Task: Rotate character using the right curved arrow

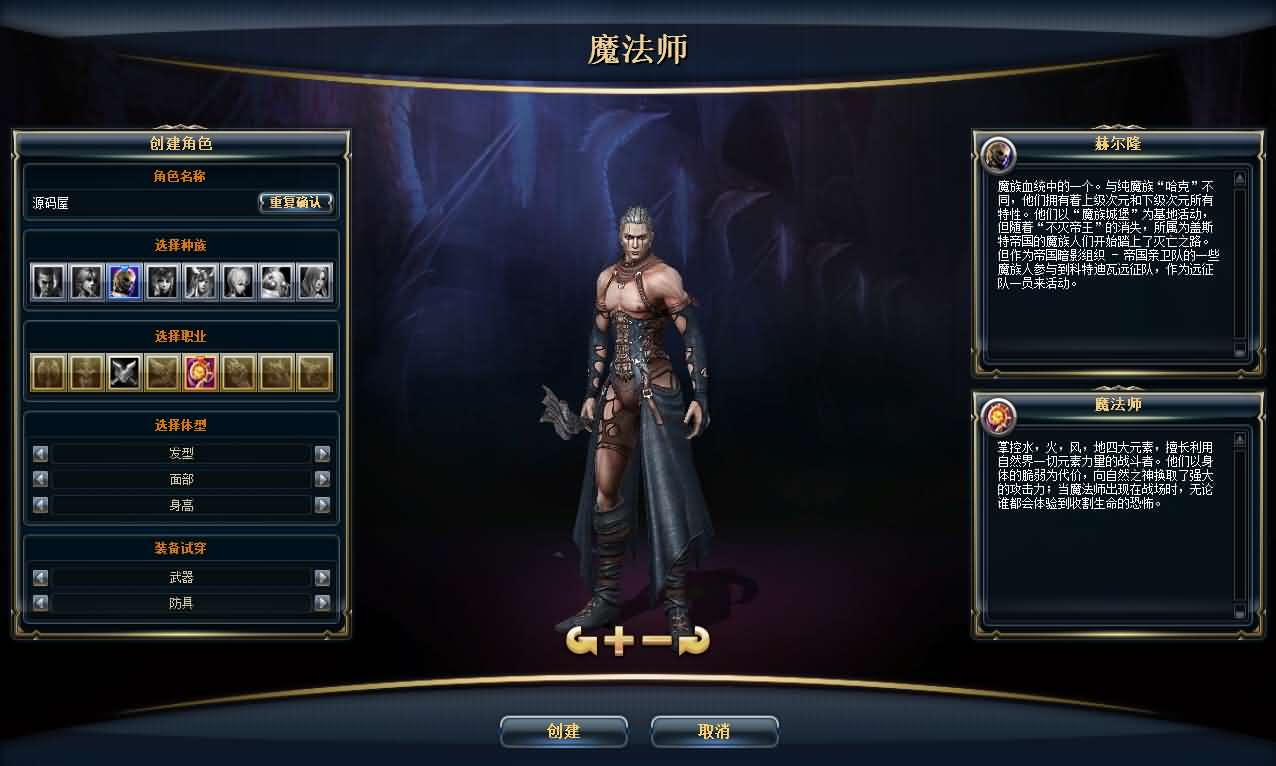Action: 693,642
